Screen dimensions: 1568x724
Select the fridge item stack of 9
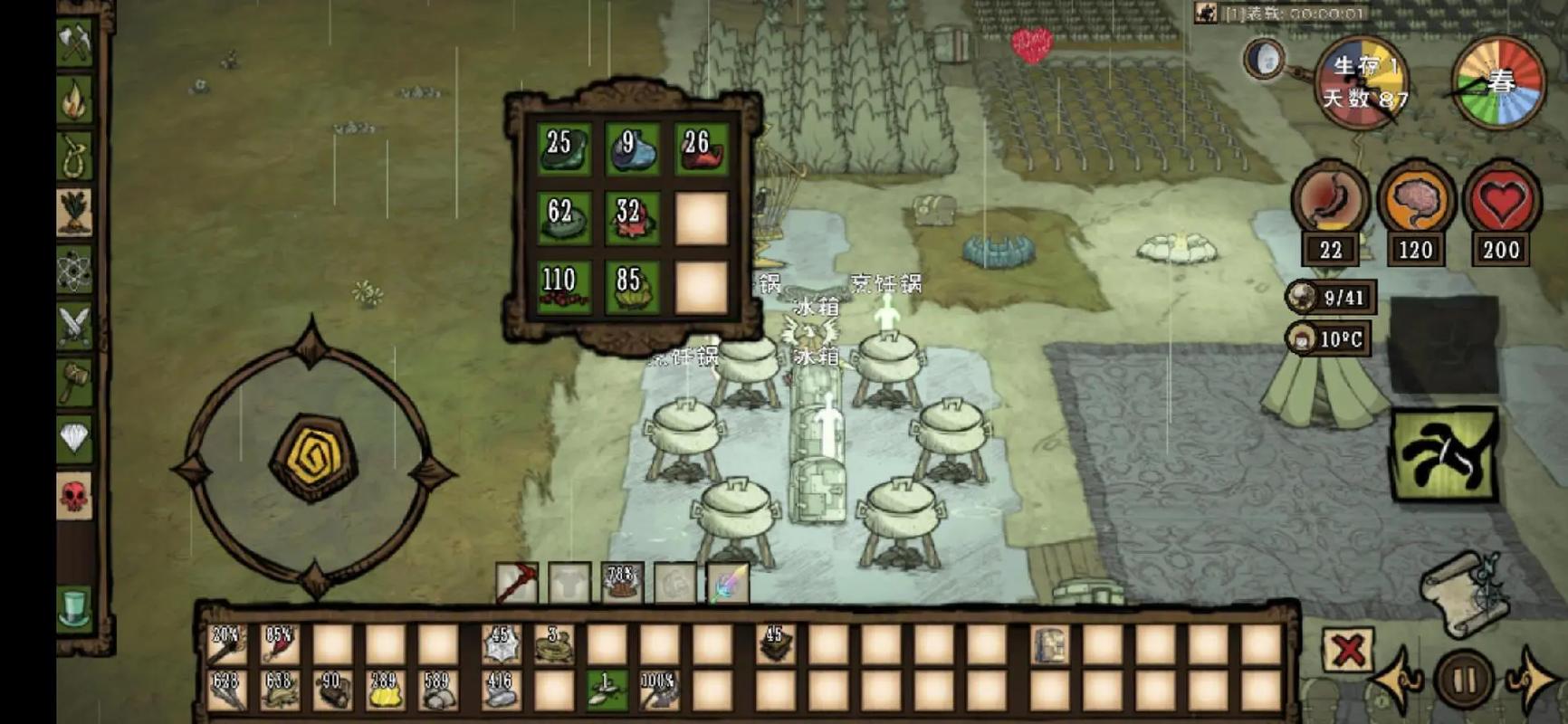(632, 148)
